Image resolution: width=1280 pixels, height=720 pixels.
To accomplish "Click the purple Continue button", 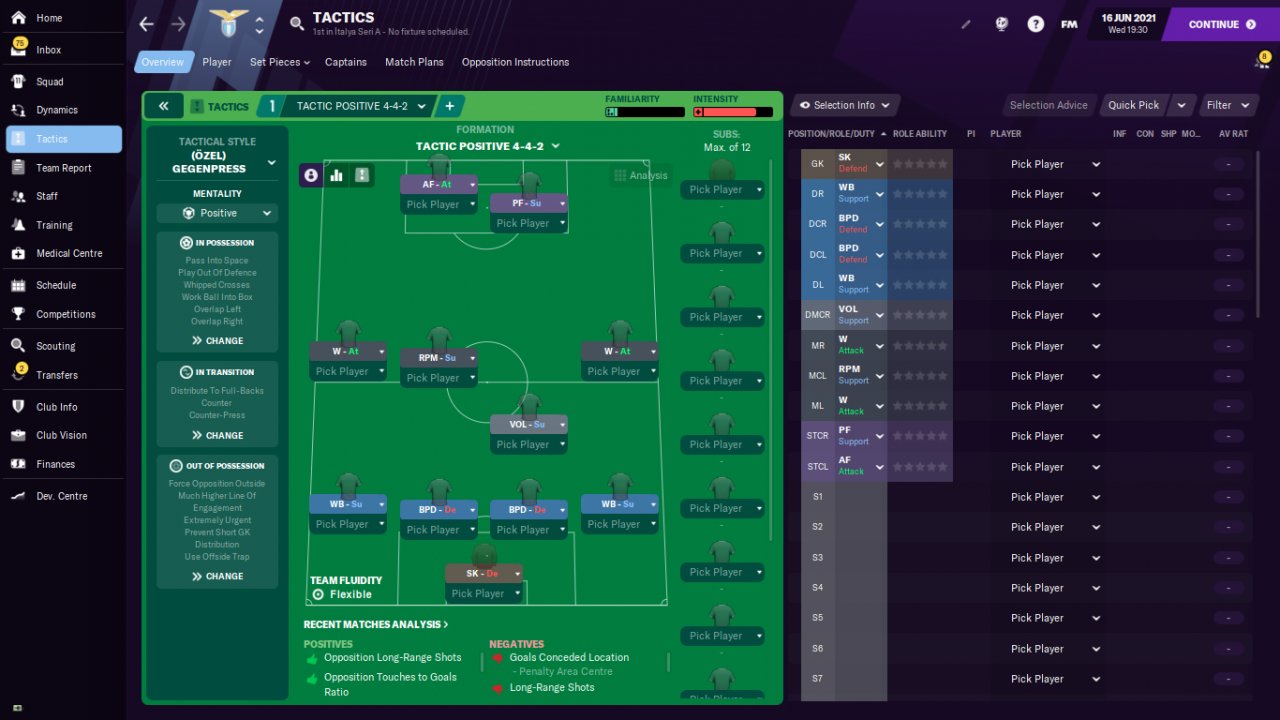I will (x=1222, y=24).
